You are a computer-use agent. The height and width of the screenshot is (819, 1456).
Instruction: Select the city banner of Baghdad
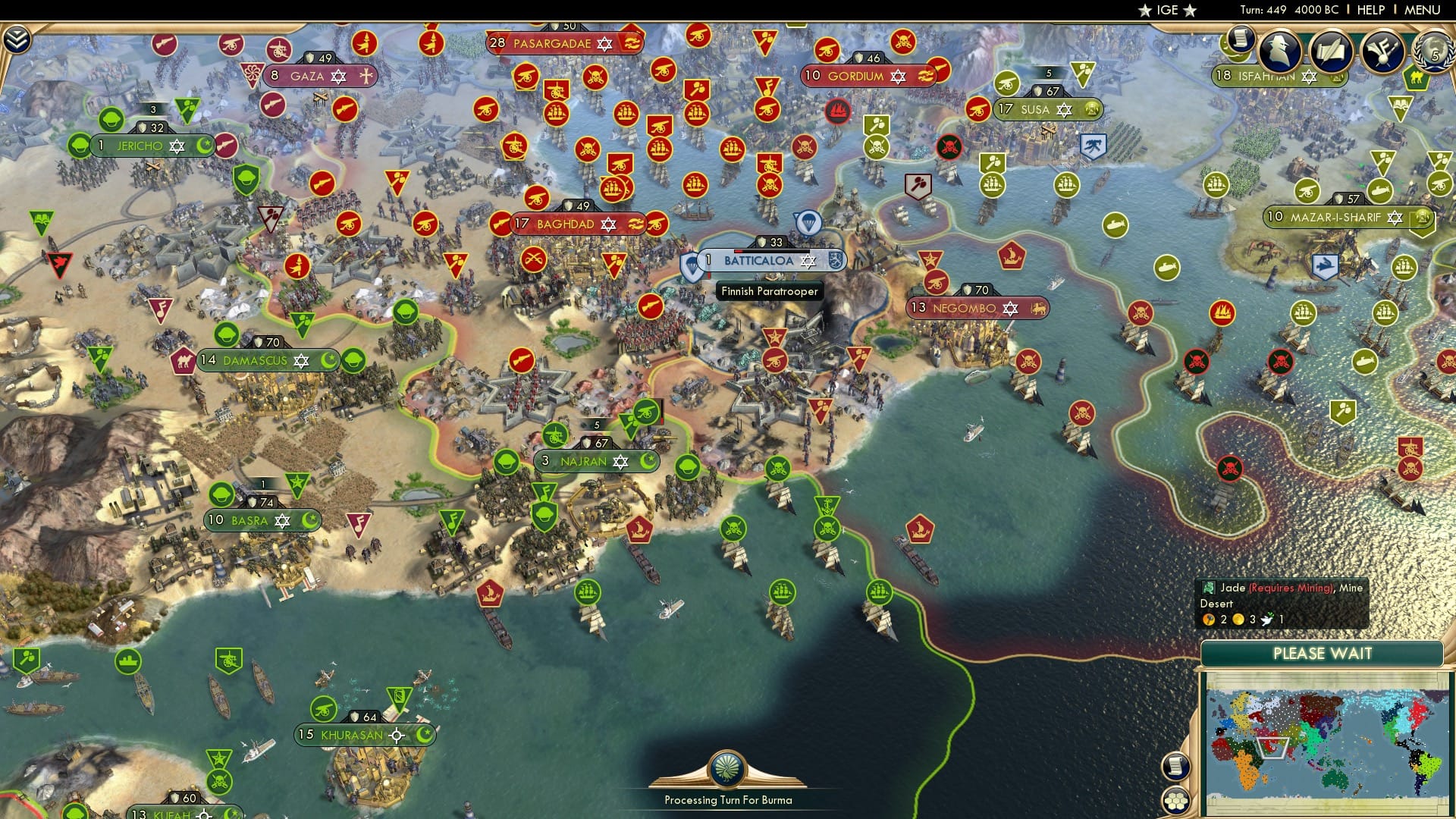tap(565, 224)
